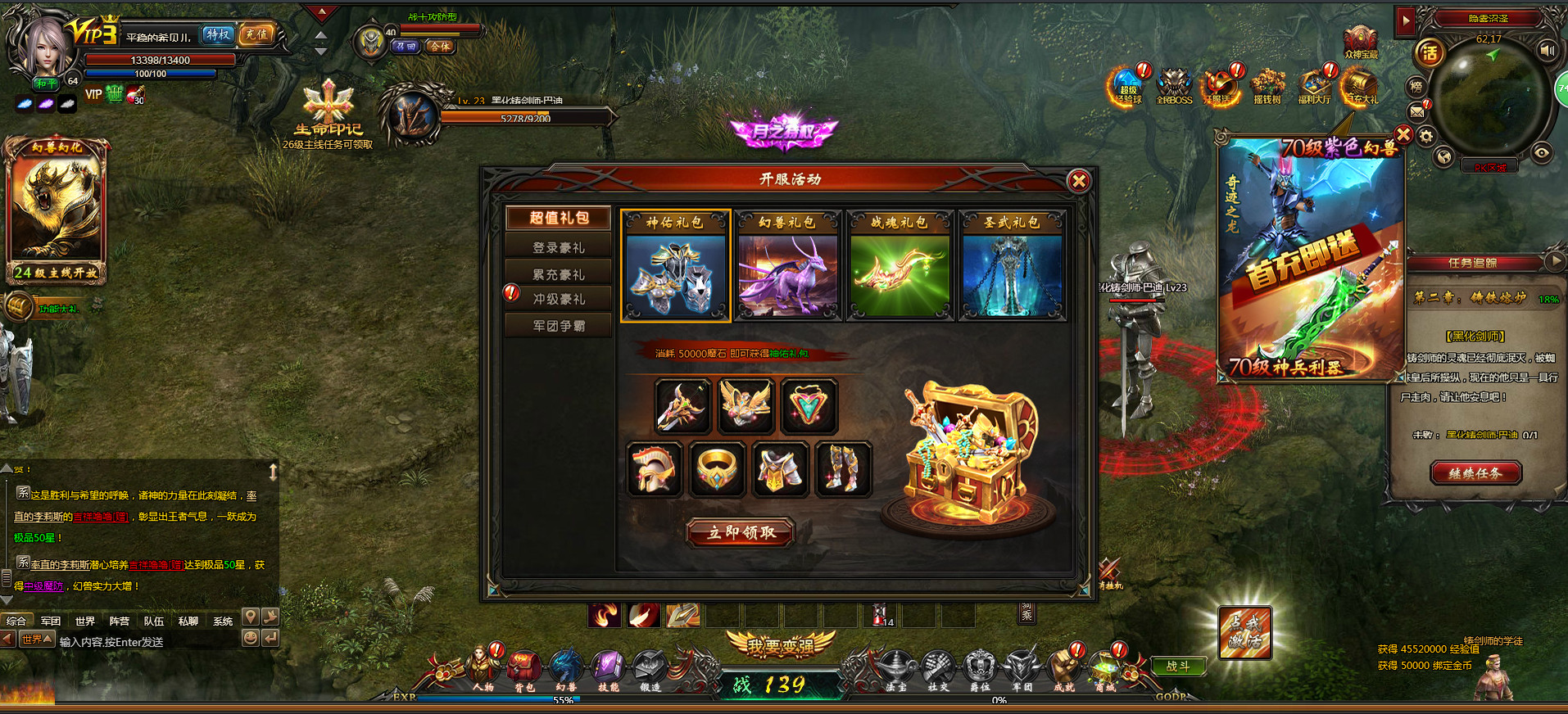Select the 幻兽礼包 gift pack thumbnail
Screen dimensions: 1568x714
[788, 264]
